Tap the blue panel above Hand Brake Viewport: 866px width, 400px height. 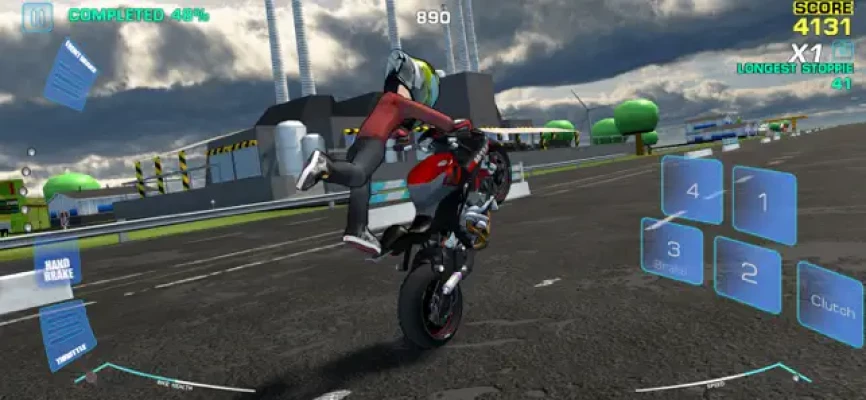point(70,73)
